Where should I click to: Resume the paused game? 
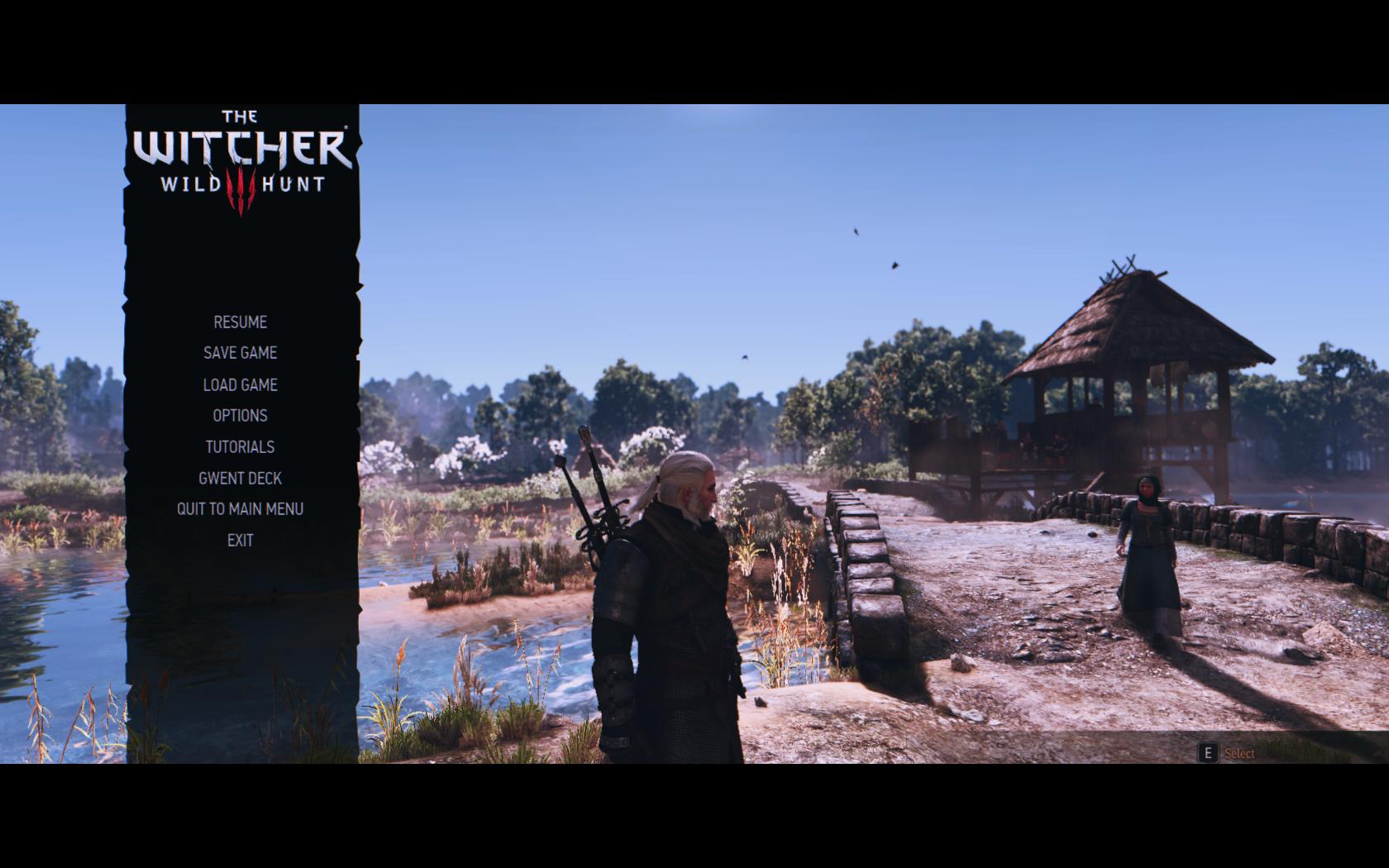pos(240,322)
